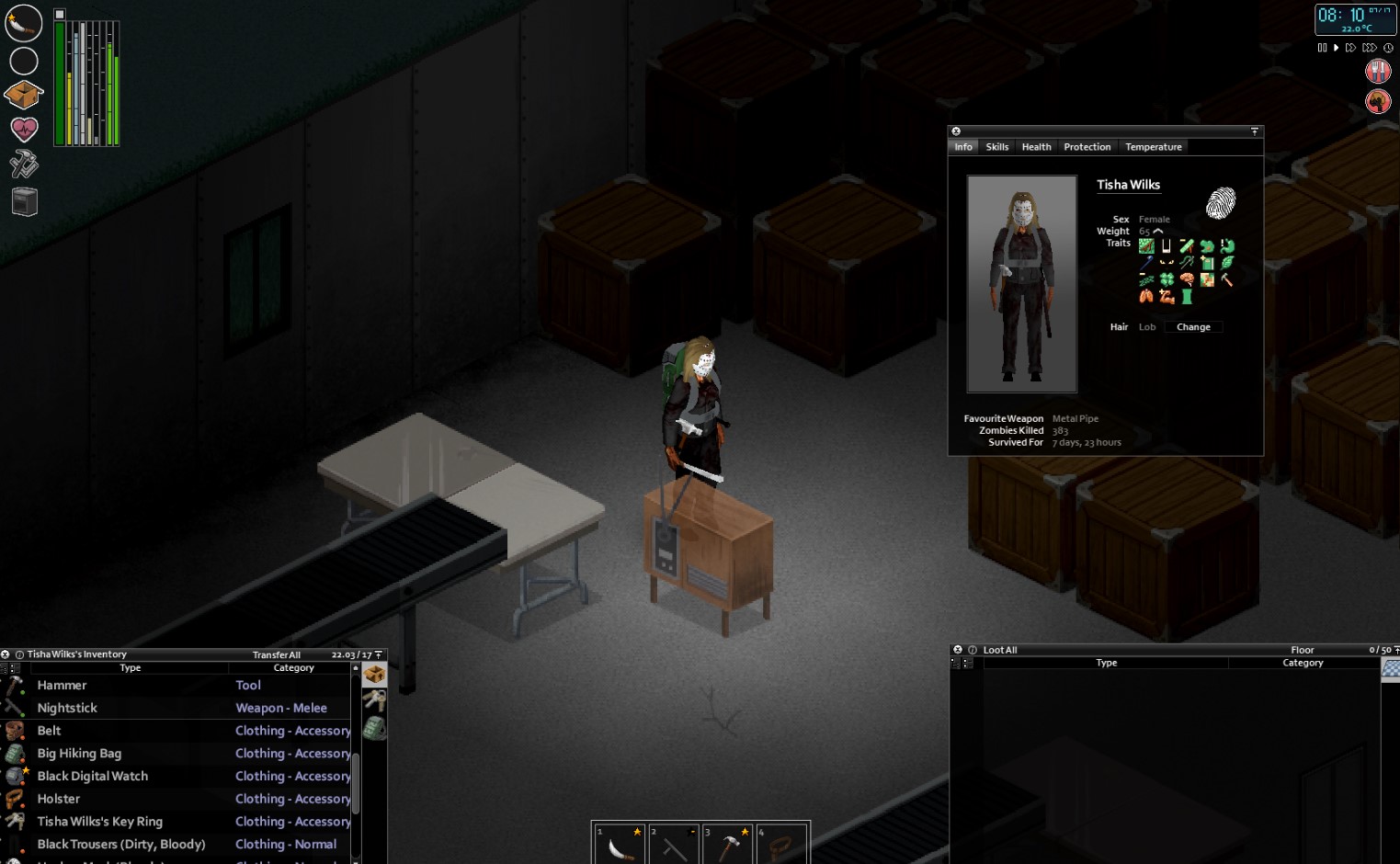Close the character info window
1400x864 pixels.
click(x=956, y=131)
